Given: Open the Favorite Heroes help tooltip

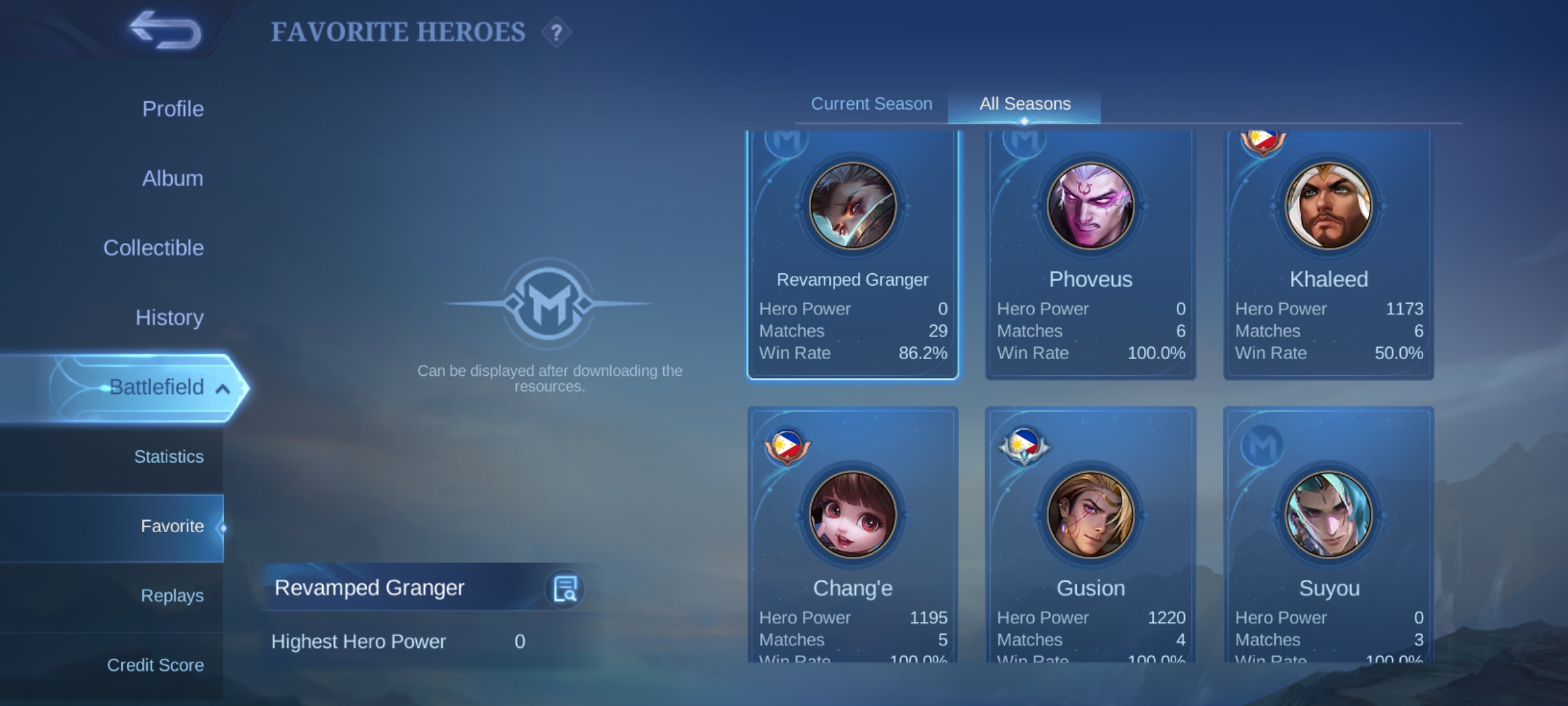Looking at the screenshot, I should pos(556,31).
